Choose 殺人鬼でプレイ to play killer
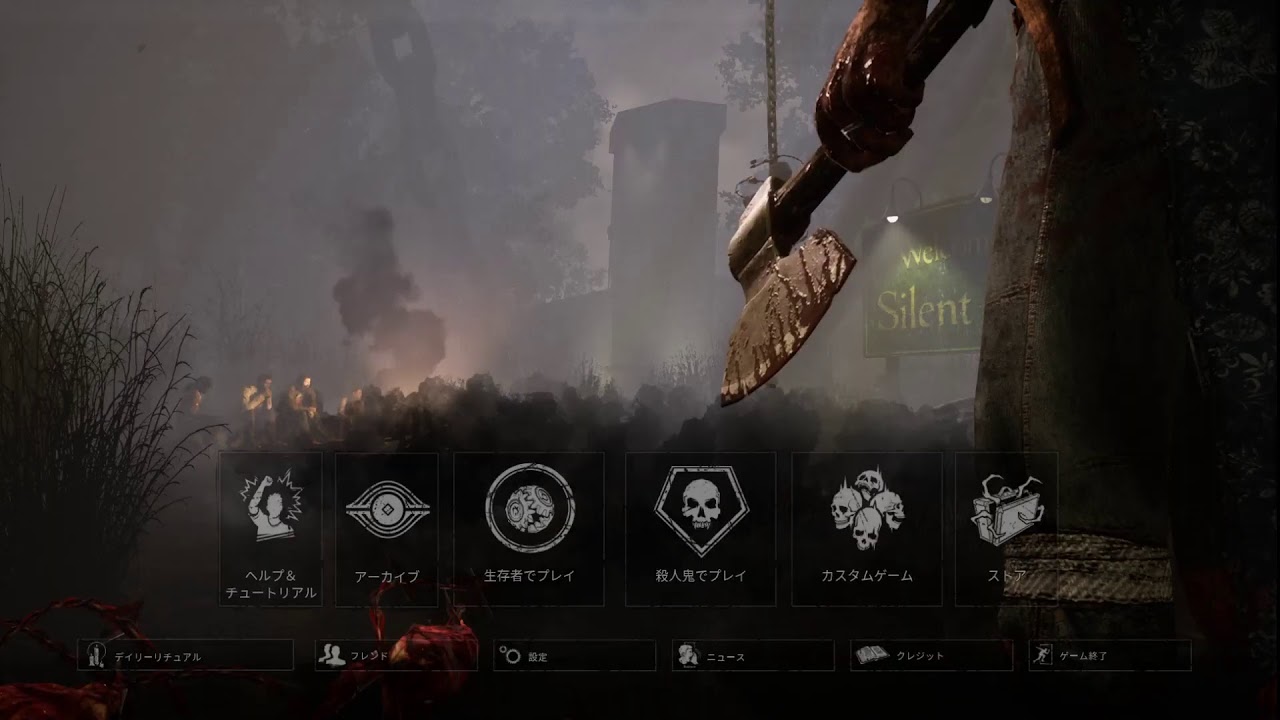 (701, 528)
